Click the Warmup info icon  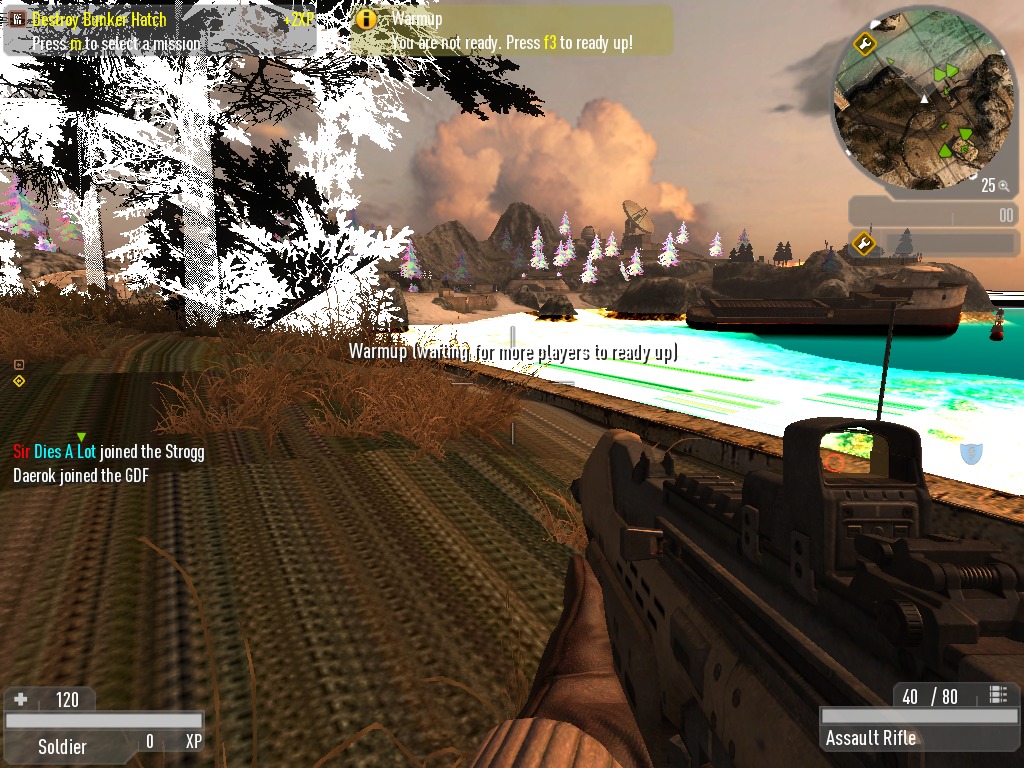[x=367, y=20]
